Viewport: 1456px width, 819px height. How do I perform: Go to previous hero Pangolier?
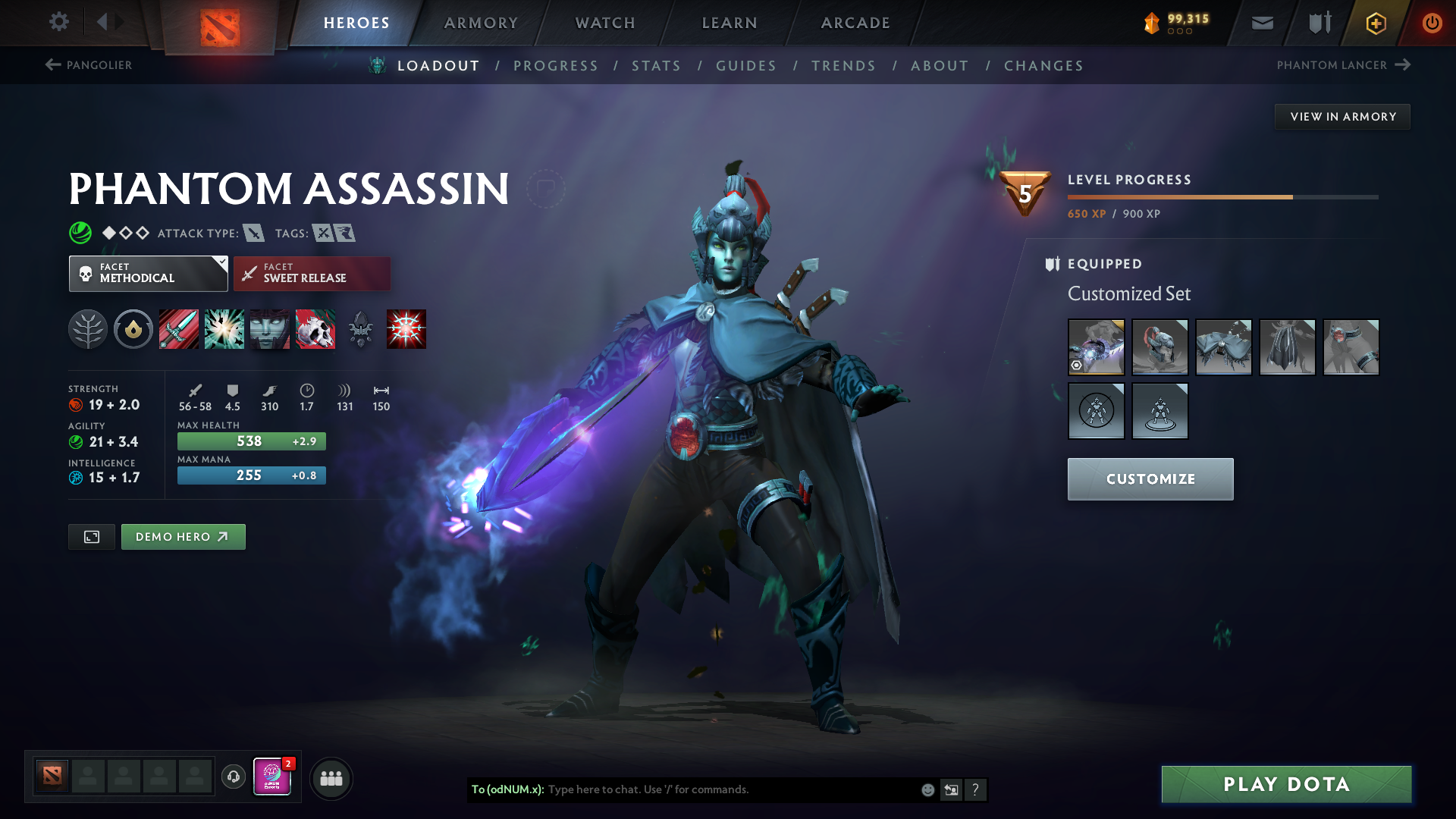tap(89, 65)
